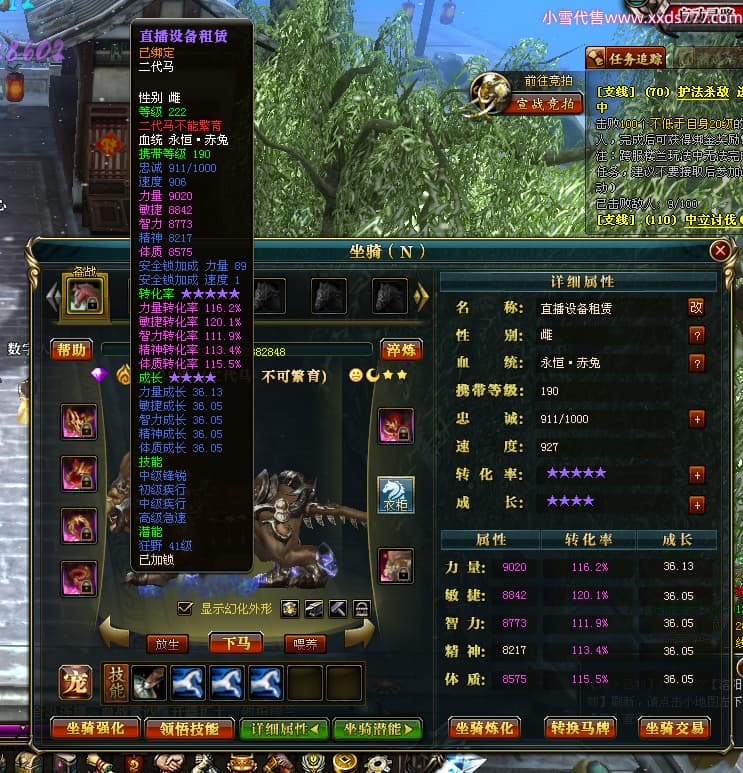Click the 宣战竞拍 button
Screen dimensions: 743x773
[x=545, y=103]
